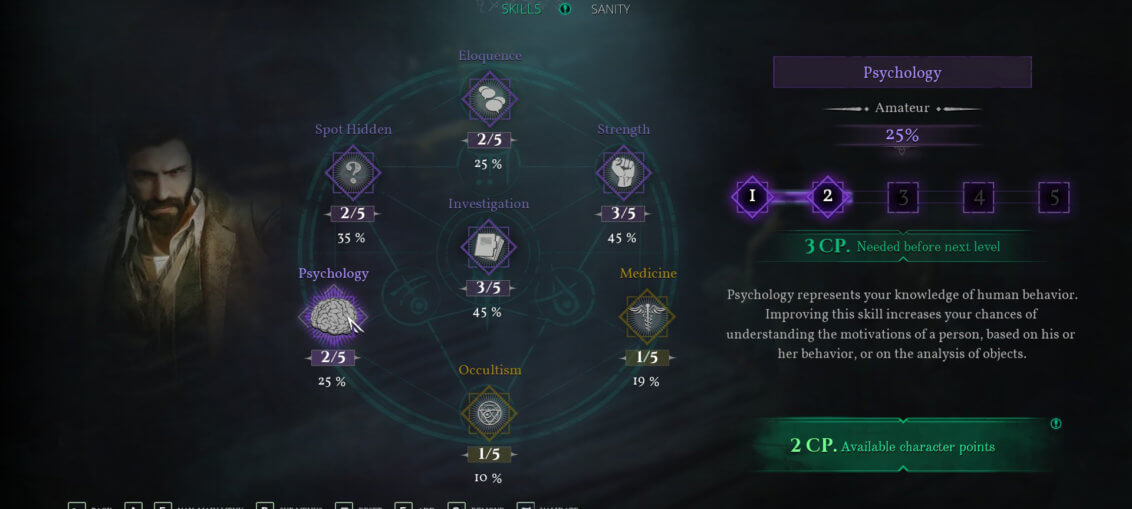Select the Occultism eye icon
The width and height of the screenshot is (1132, 509).
(489, 413)
